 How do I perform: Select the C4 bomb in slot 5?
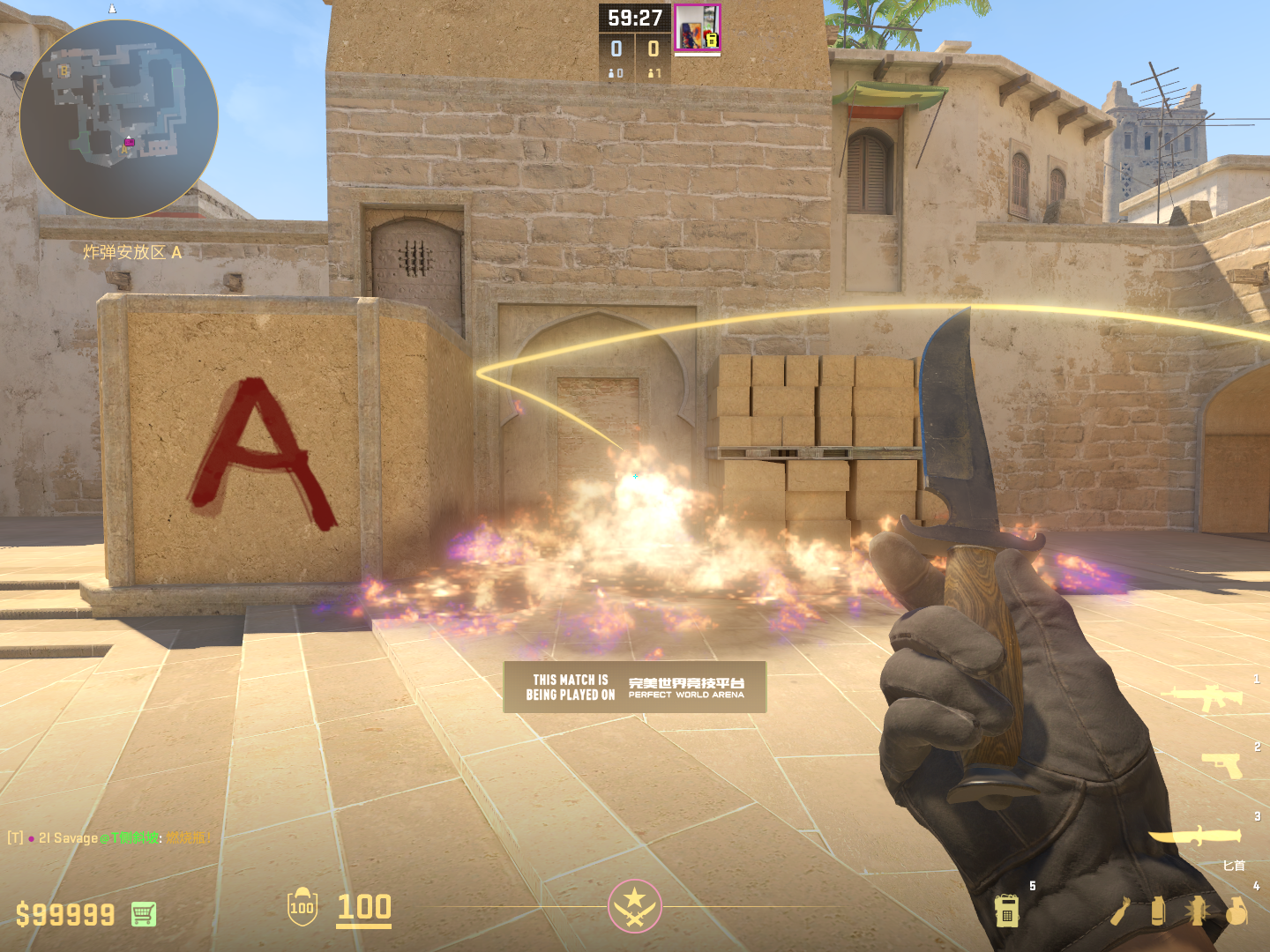1007,911
